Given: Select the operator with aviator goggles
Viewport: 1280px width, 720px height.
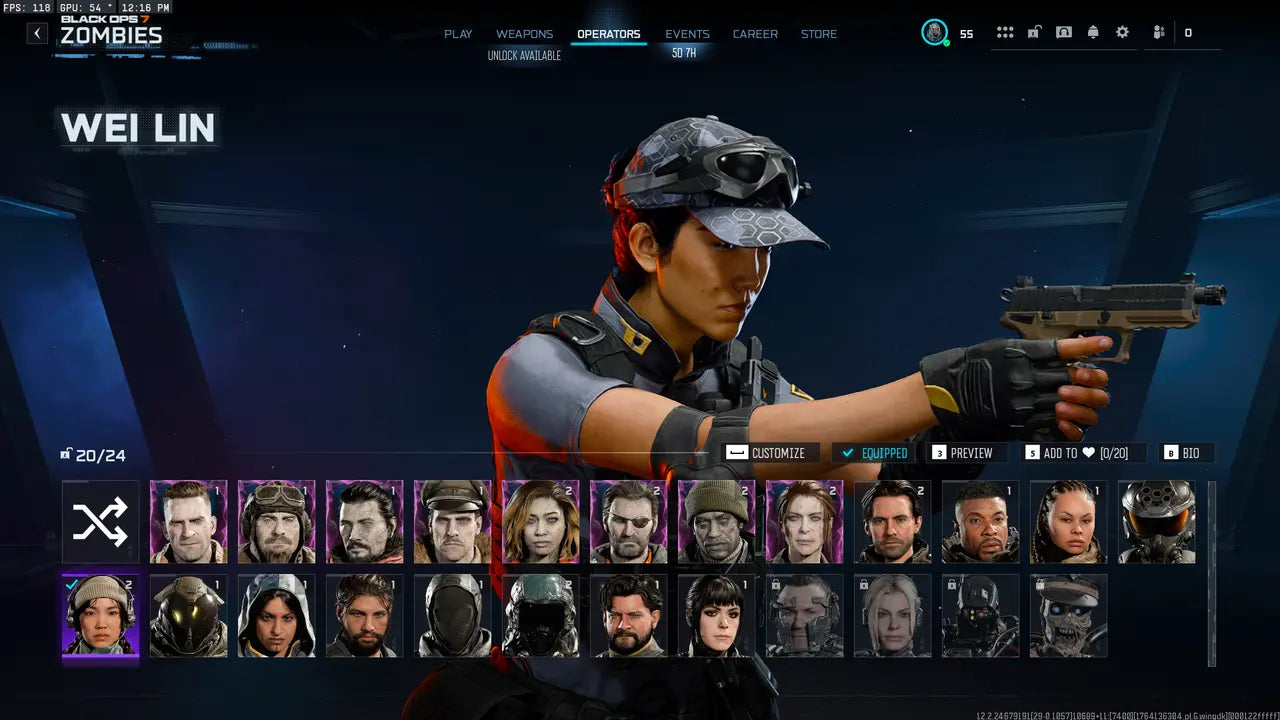Looking at the screenshot, I should (x=276, y=522).
